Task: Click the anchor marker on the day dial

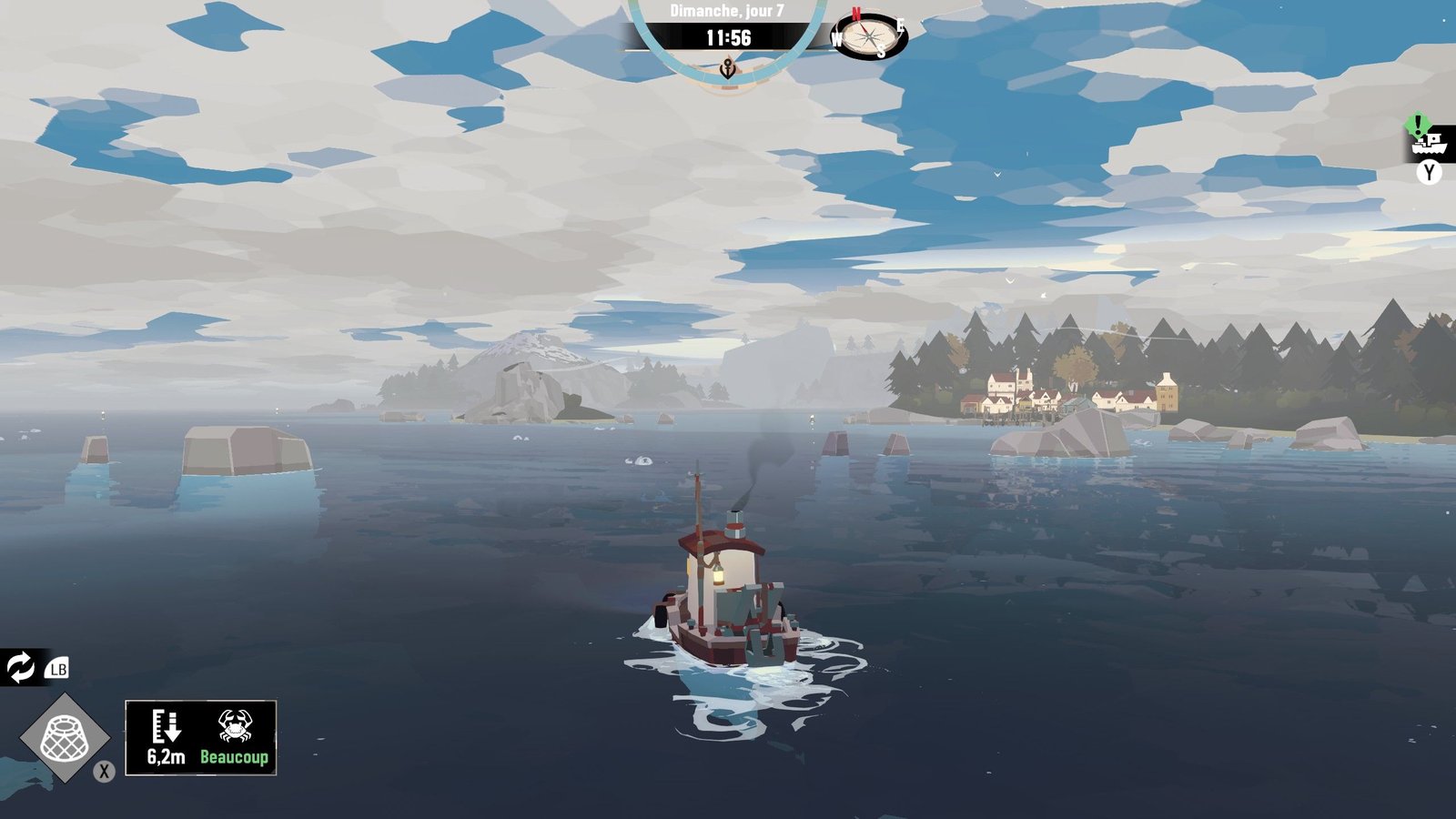Action: 727,67
